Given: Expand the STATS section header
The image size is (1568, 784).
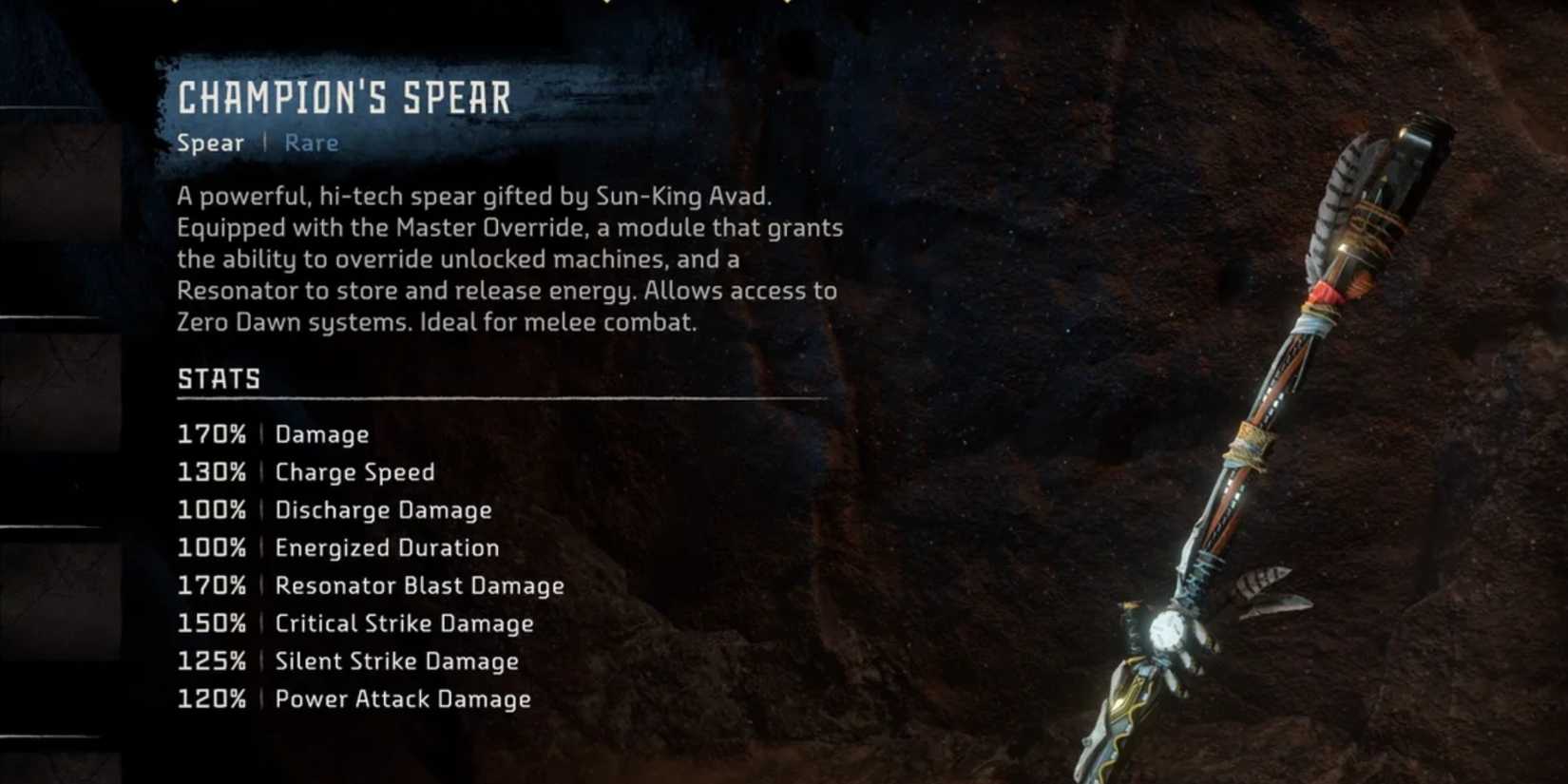Looking at the screenshot, I should [x=219, y=377].
